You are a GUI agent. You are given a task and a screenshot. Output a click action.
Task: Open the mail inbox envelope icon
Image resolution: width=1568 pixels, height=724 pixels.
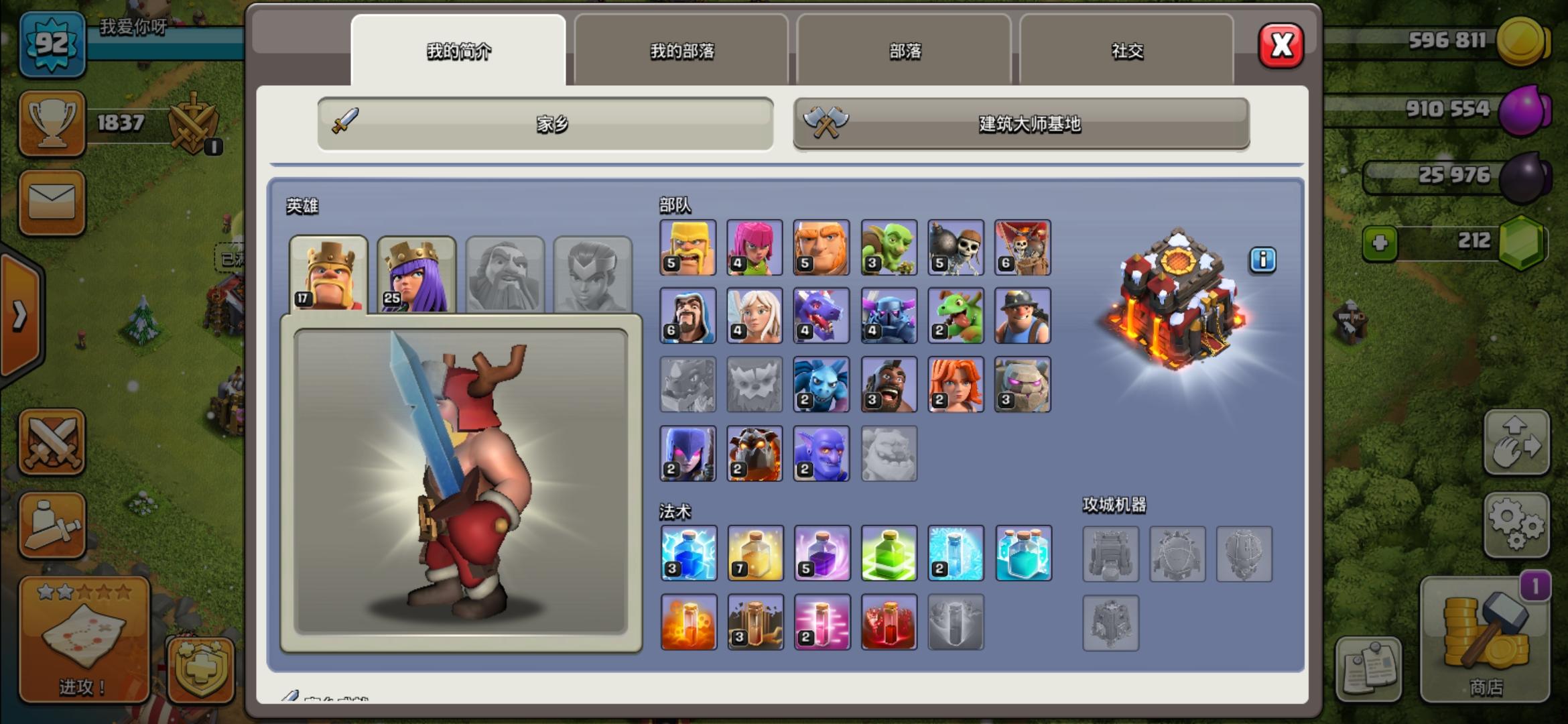(x=52, y=203)
